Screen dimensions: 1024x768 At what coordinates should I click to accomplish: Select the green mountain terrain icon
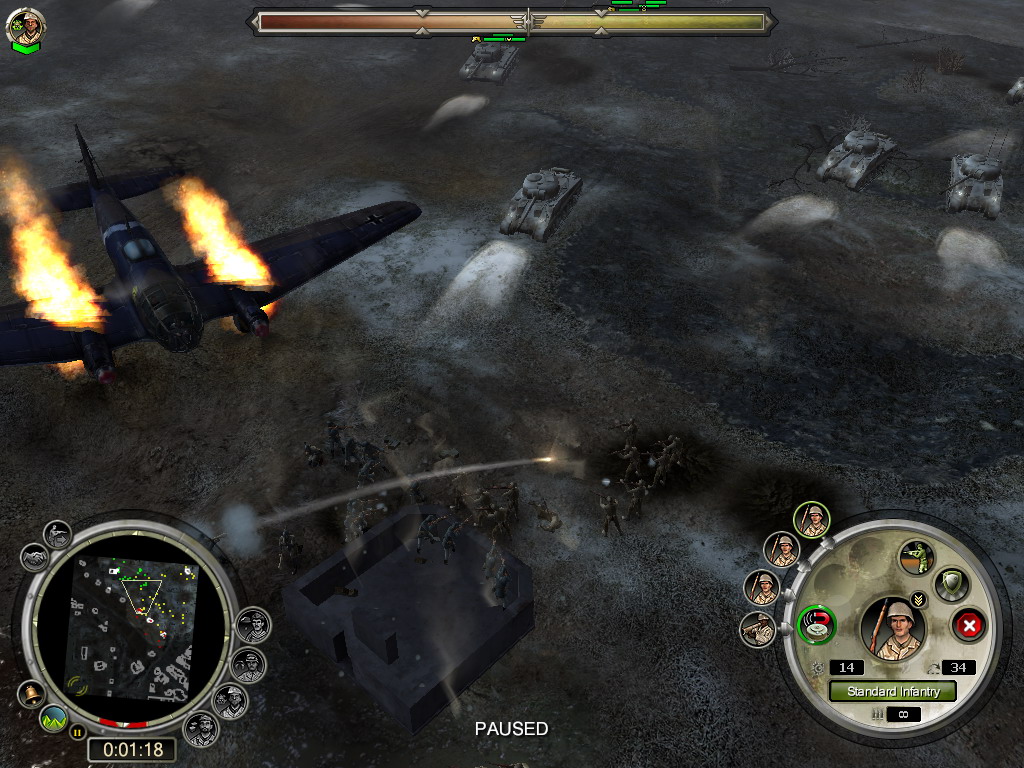coord(54,718)
